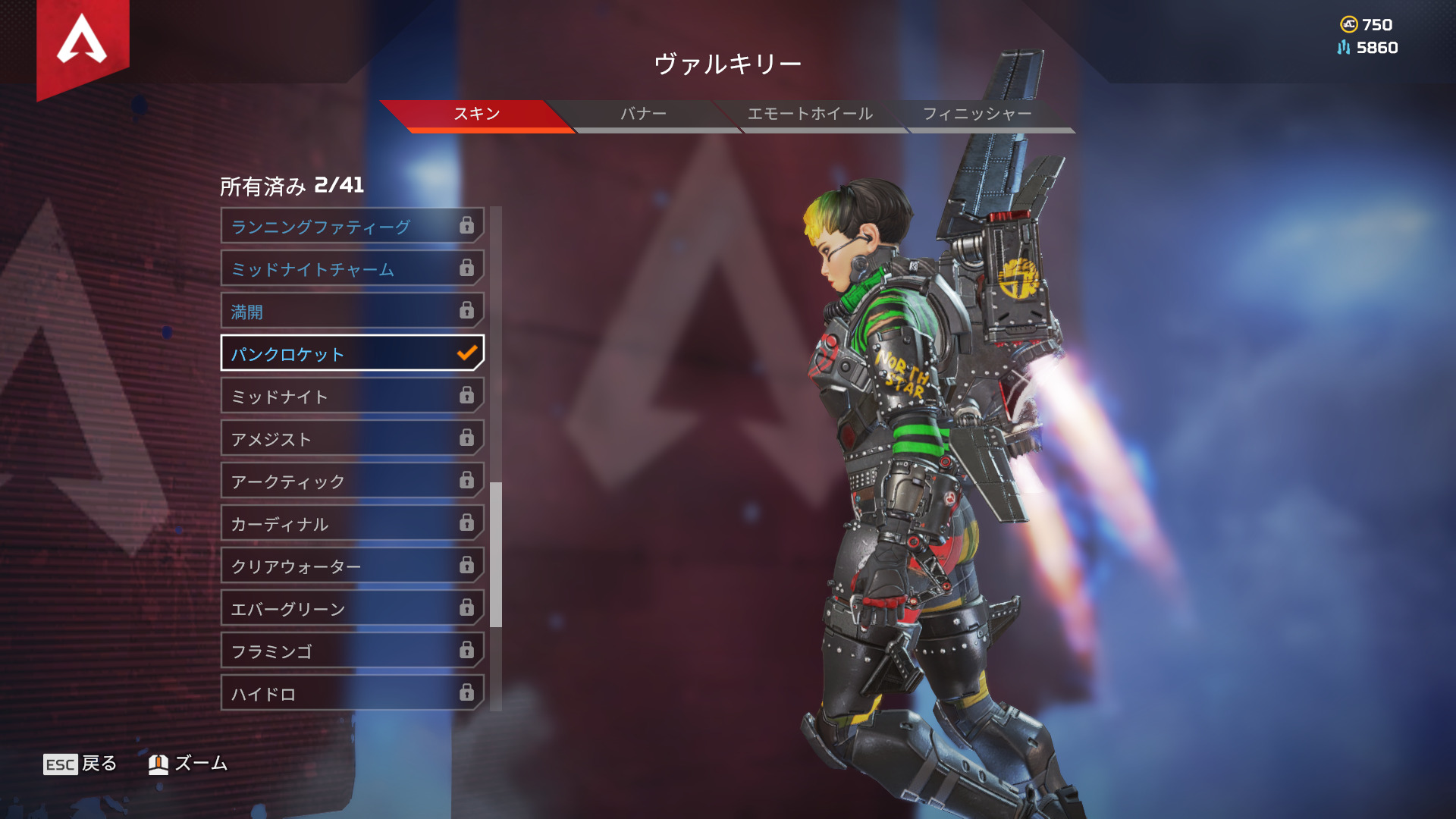Preview the アークティック skin

point(352,481)
